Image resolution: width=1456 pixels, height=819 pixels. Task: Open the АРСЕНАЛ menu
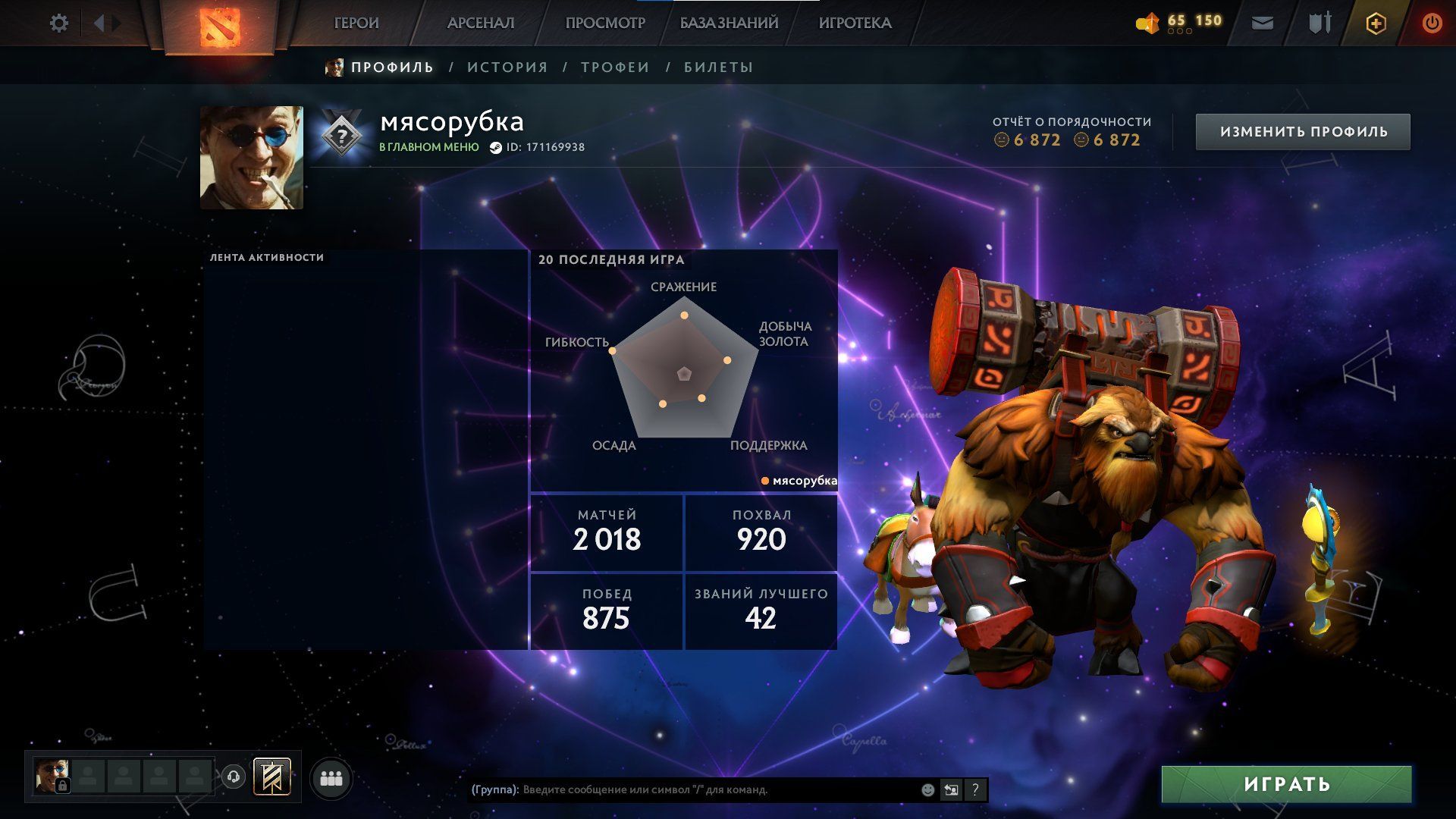coord(481,24)
